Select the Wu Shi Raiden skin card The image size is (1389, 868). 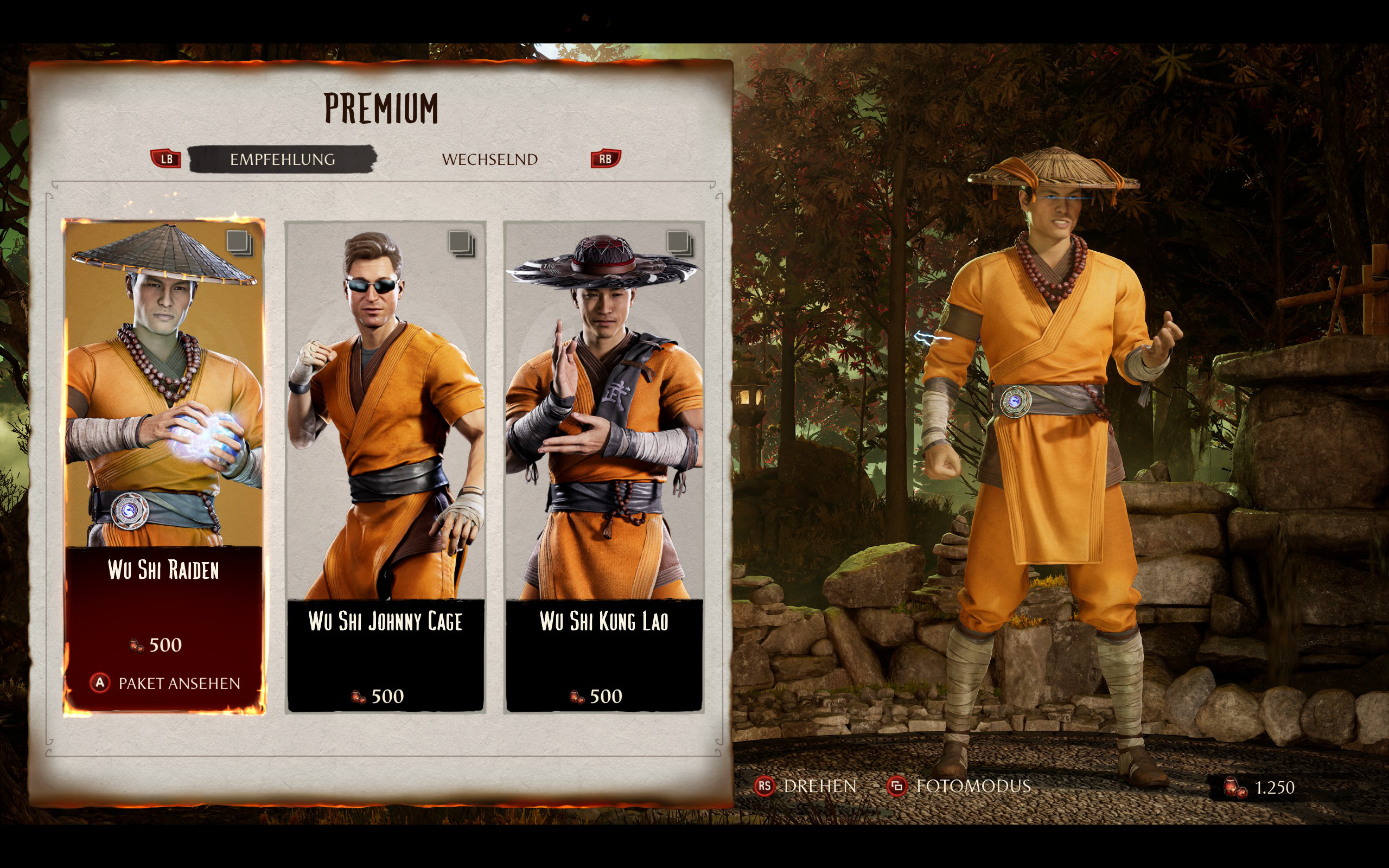click(164, 402)
